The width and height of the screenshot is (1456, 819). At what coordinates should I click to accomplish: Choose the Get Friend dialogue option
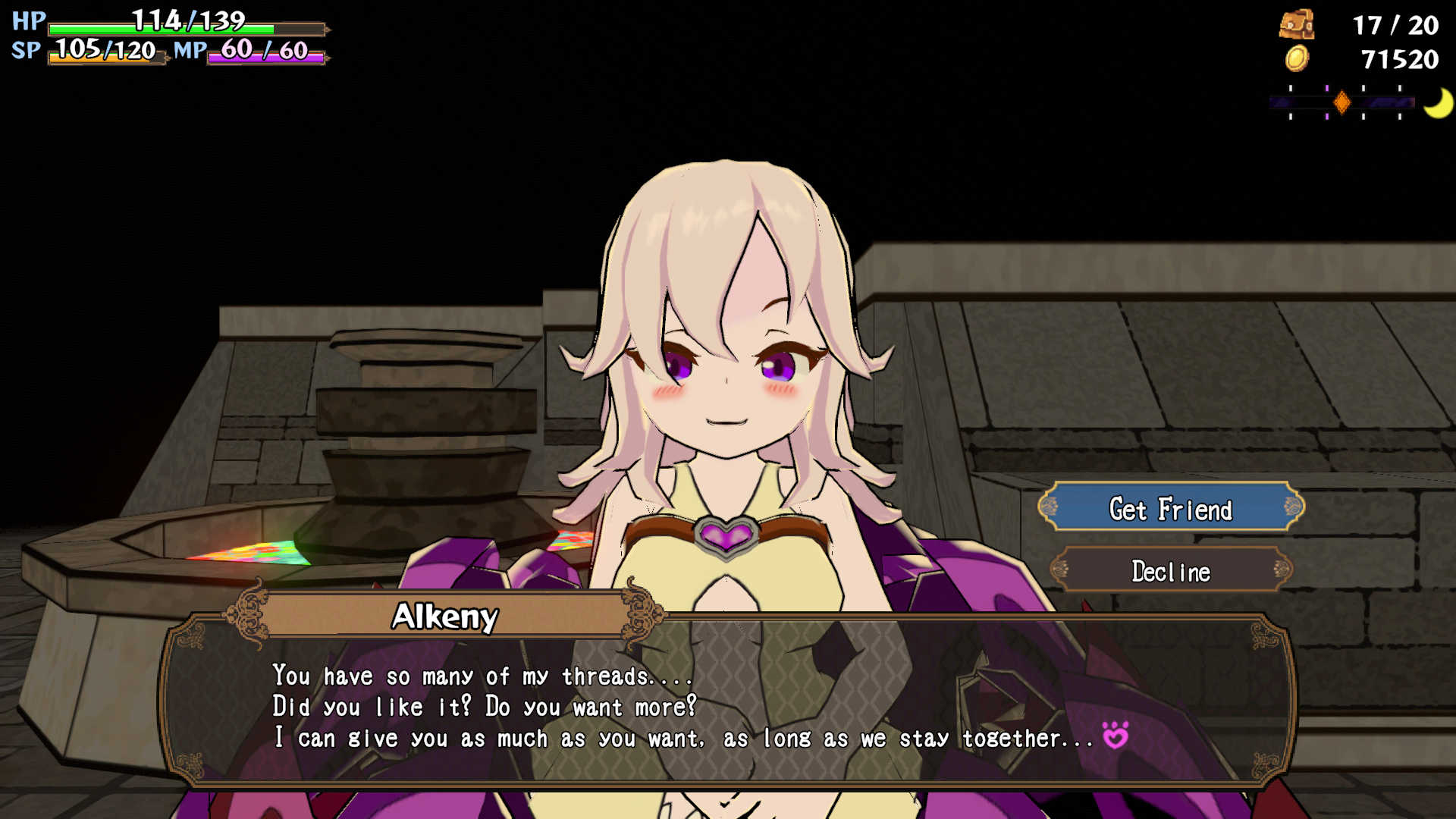tap(1171, 508)
